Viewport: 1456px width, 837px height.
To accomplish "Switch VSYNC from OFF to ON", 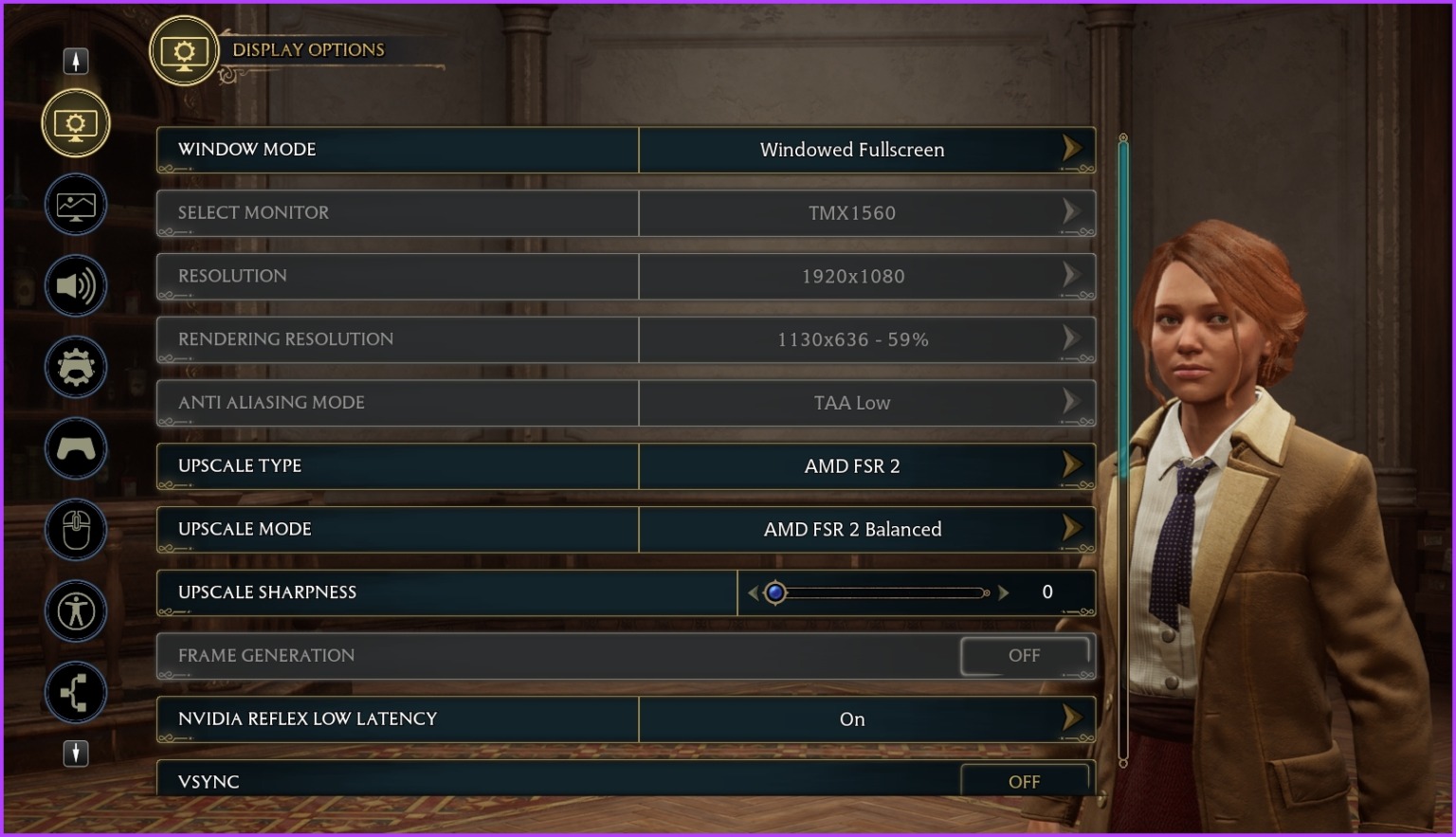I will tap(1024, 781).
